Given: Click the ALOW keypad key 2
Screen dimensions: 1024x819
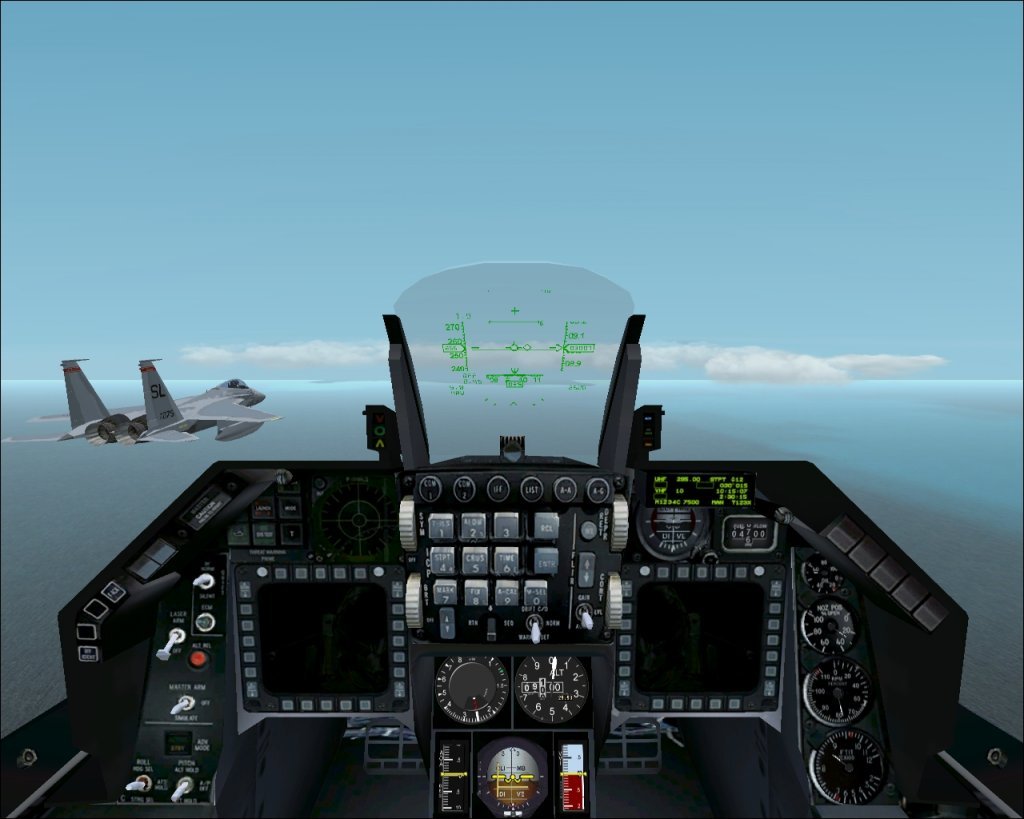Looking at the screenshot, I should (x=474, y=526).
